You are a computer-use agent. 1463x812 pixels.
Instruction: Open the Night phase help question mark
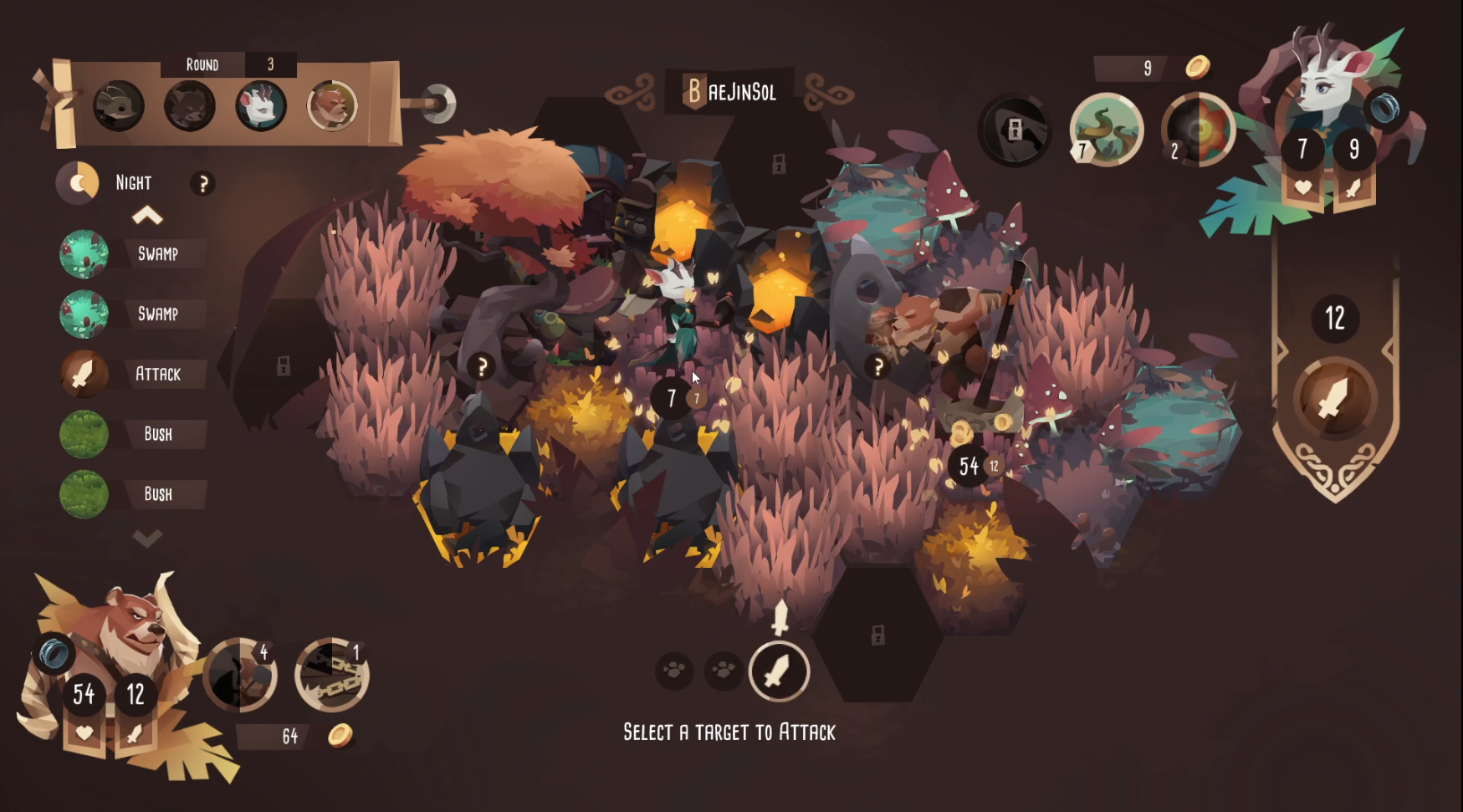(x=202, y=183)
